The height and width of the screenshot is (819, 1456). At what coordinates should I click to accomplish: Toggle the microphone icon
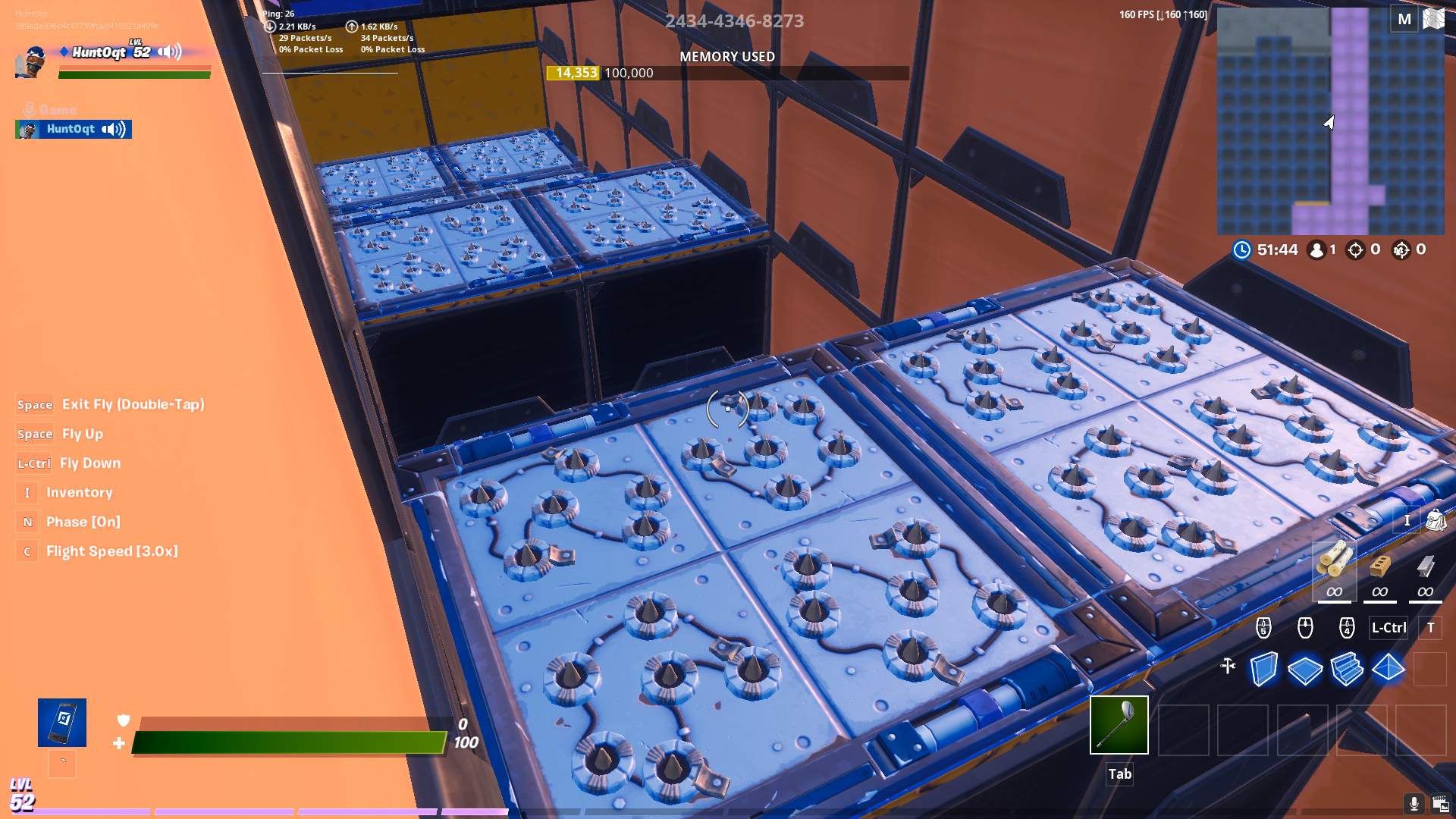(1414, 803)
